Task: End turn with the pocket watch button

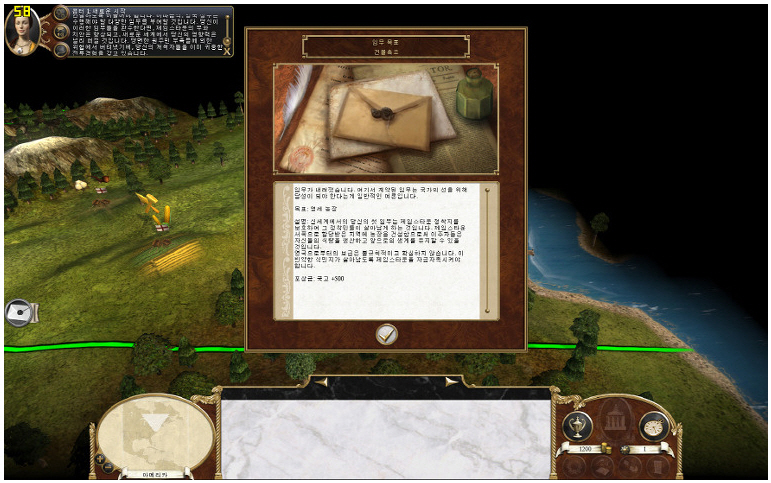Action: click(x=653, y=426)
